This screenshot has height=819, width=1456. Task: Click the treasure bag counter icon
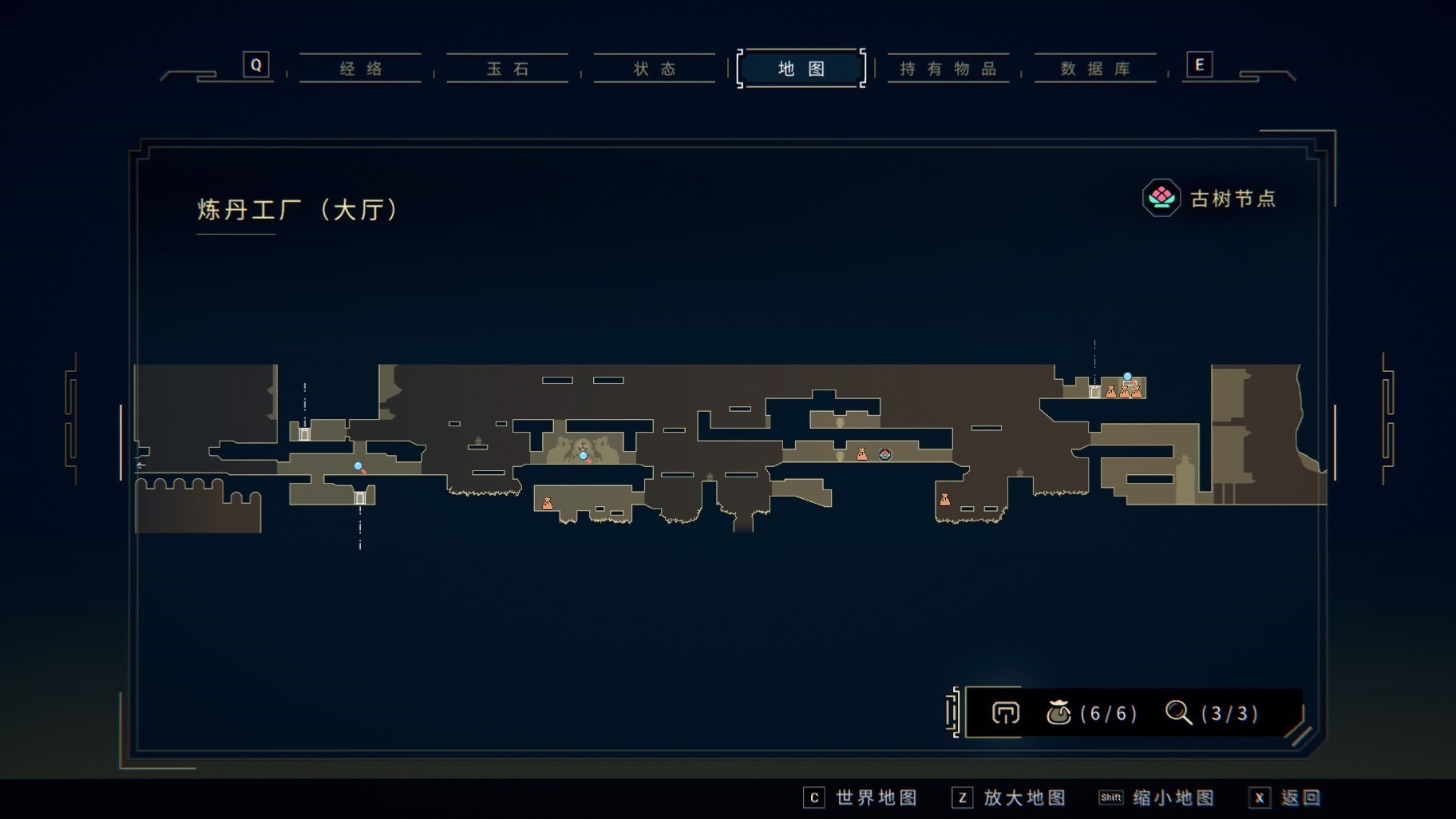(1058, 712)
